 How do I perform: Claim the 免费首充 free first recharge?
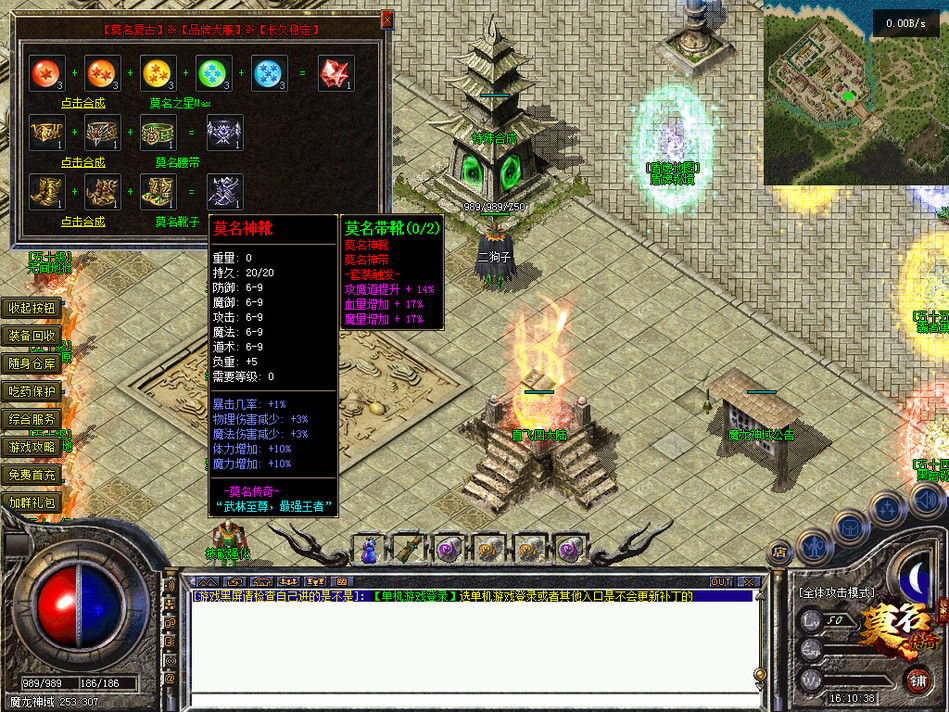(32, 475)
